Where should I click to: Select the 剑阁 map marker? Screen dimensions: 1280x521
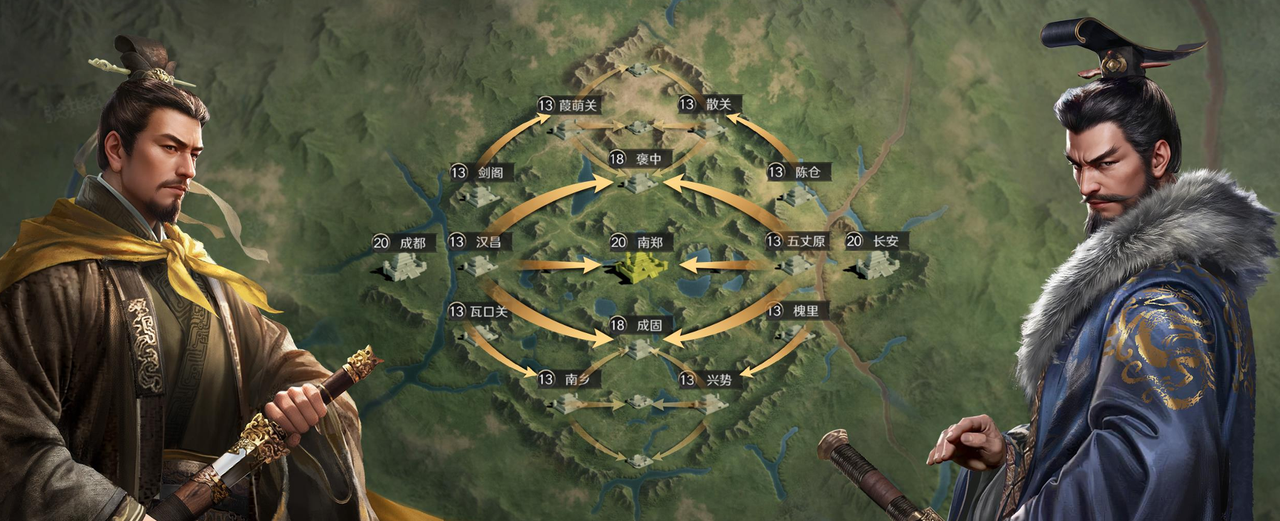(x=479, y=195)
